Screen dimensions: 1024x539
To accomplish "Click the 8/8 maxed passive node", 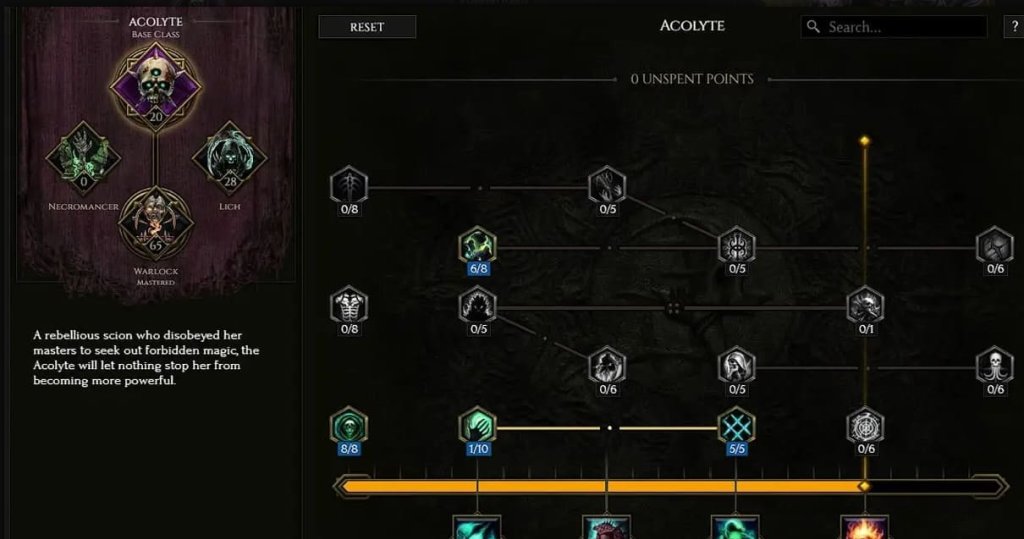I will pos(349,426).
